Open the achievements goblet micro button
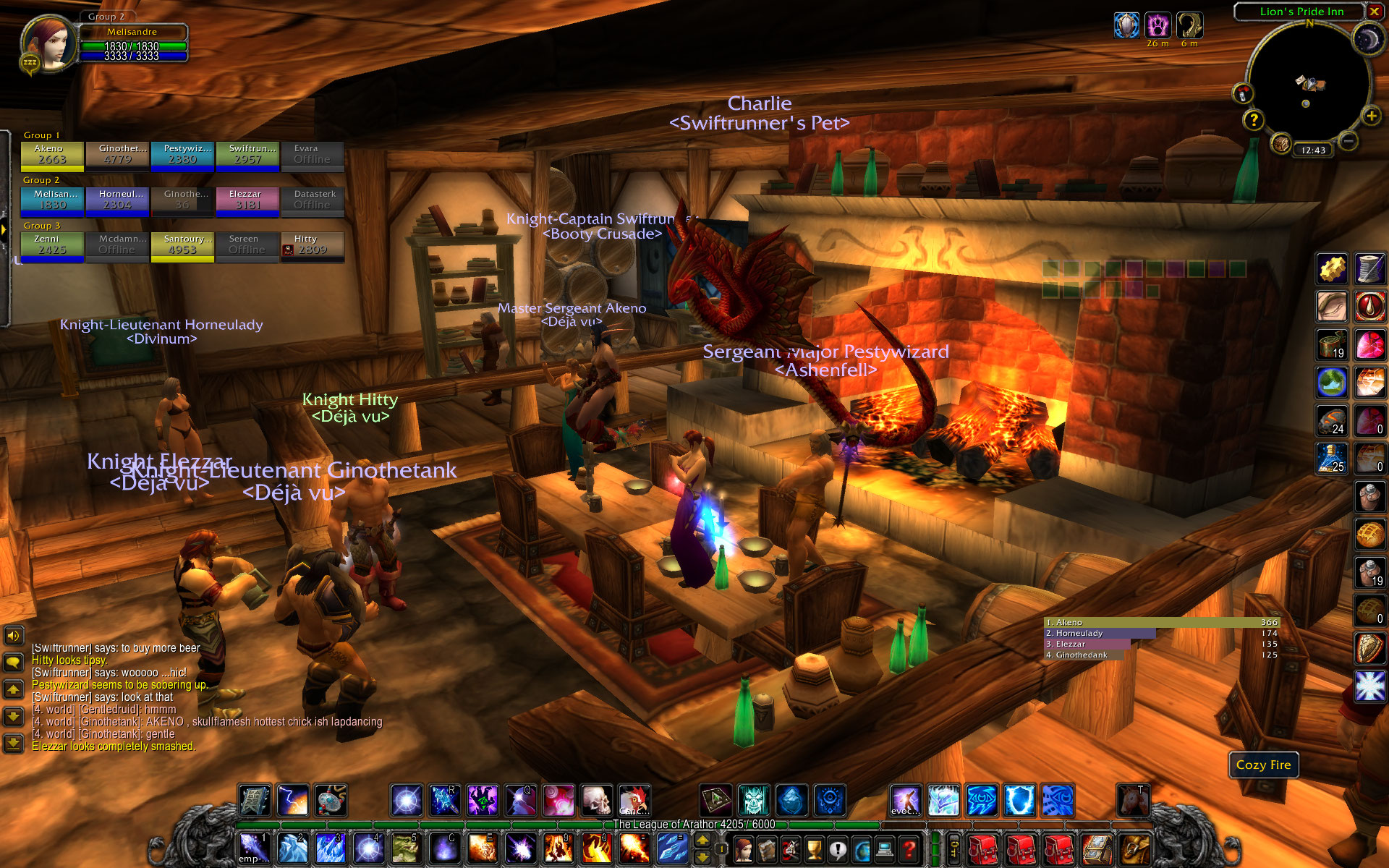The image size is (1389, 868). [815, 848]
